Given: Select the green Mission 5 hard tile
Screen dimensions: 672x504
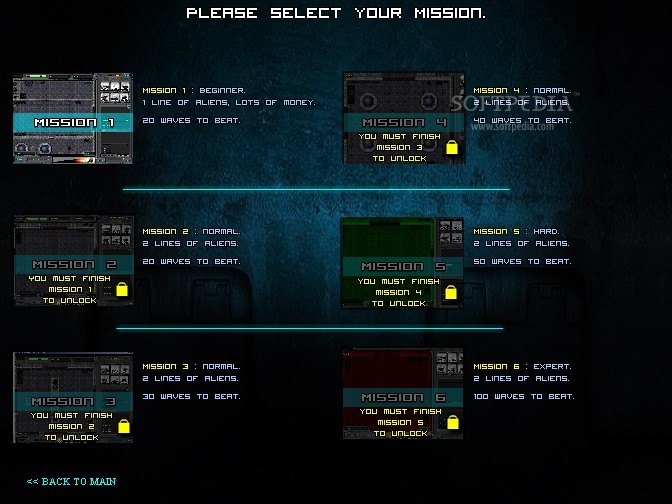Looking at the screenshot, I should point(402,262).
